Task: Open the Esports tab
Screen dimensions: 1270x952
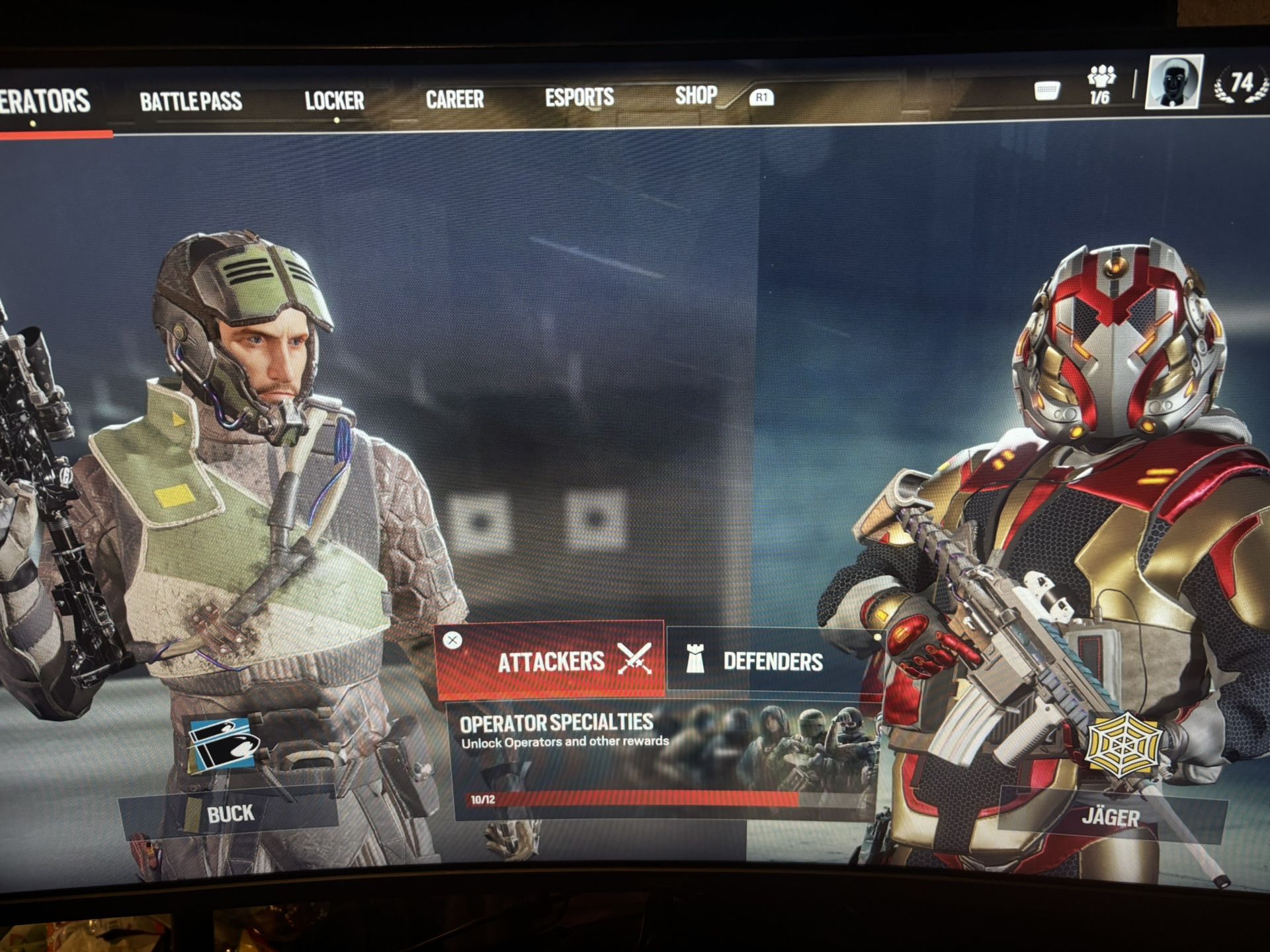Action: (x=579, y=98)
